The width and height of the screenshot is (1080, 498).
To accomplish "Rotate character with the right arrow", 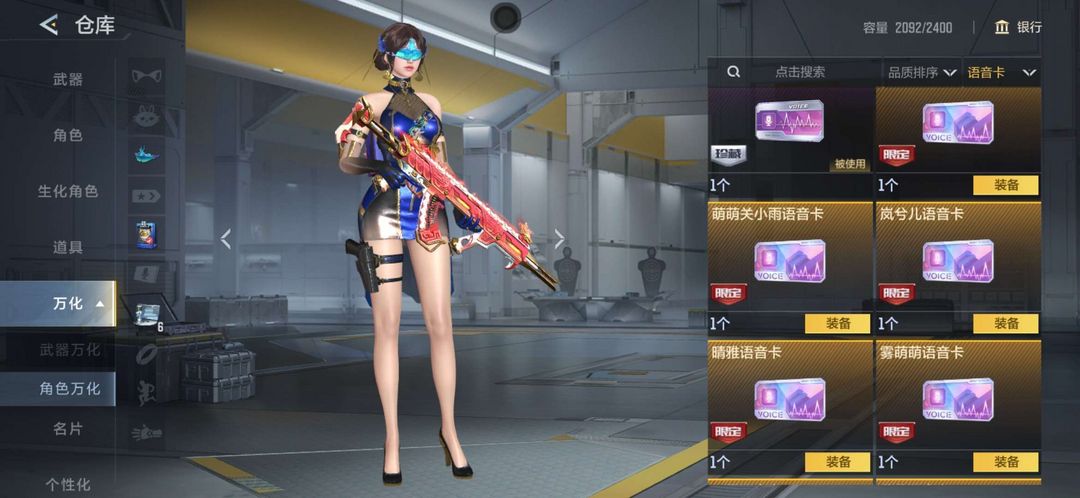I will pos(560,238).
